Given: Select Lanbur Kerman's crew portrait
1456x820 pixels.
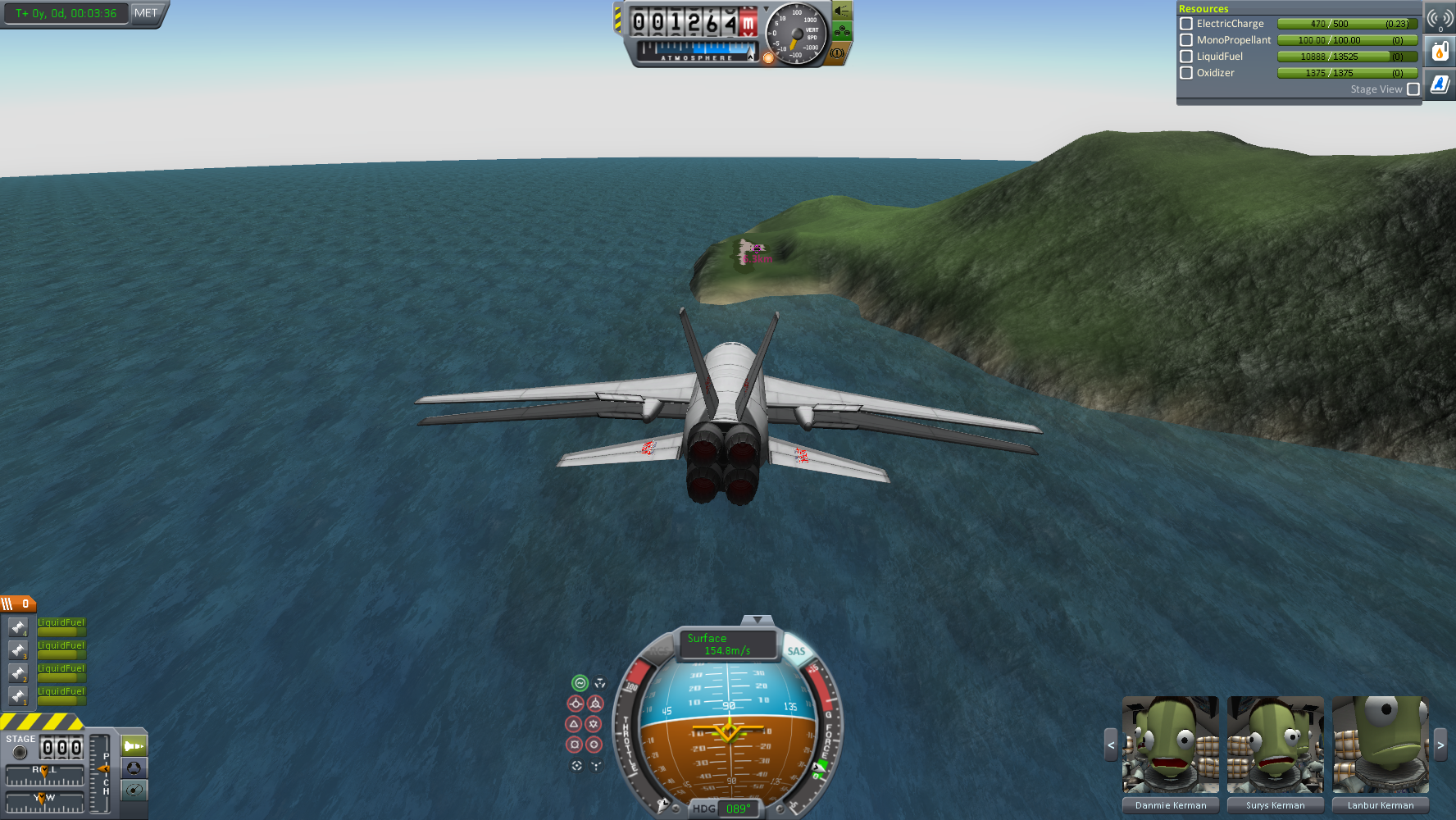Looking at the screenshot, I should point(1381,745).
